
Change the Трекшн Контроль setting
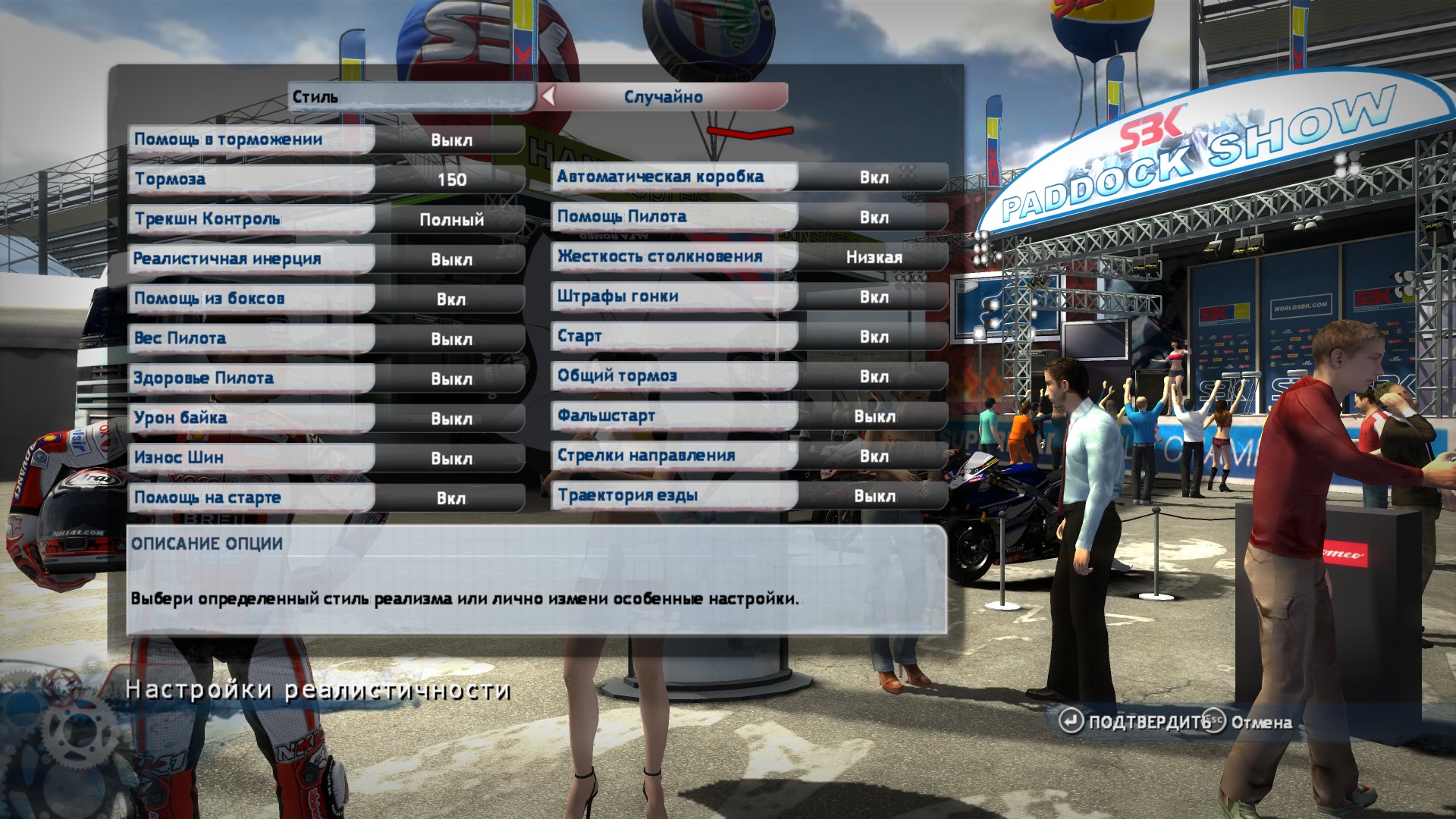click(326, 219)
